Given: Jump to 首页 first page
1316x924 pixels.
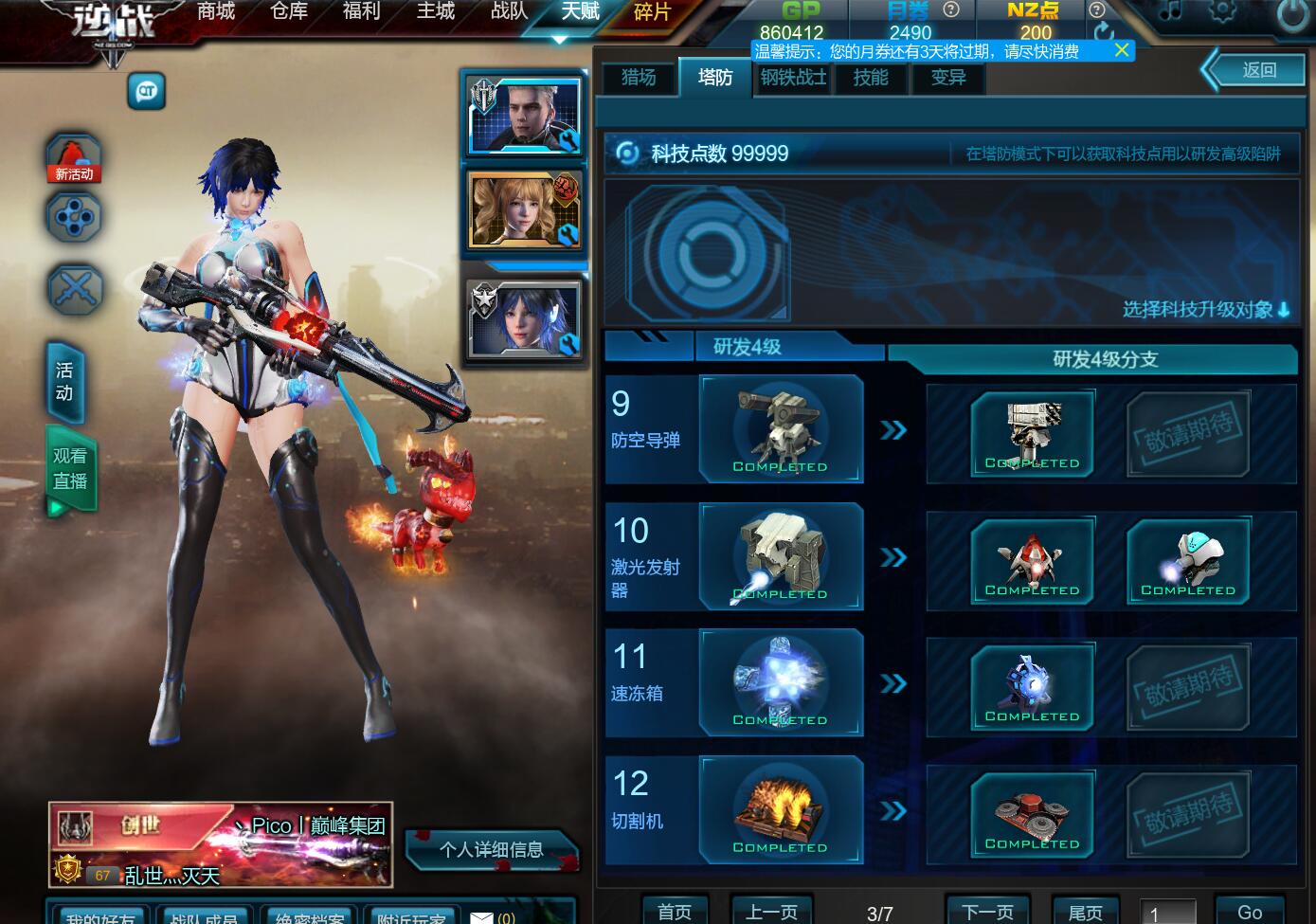Looking at the screenshot, I should (x=675, y=912).
